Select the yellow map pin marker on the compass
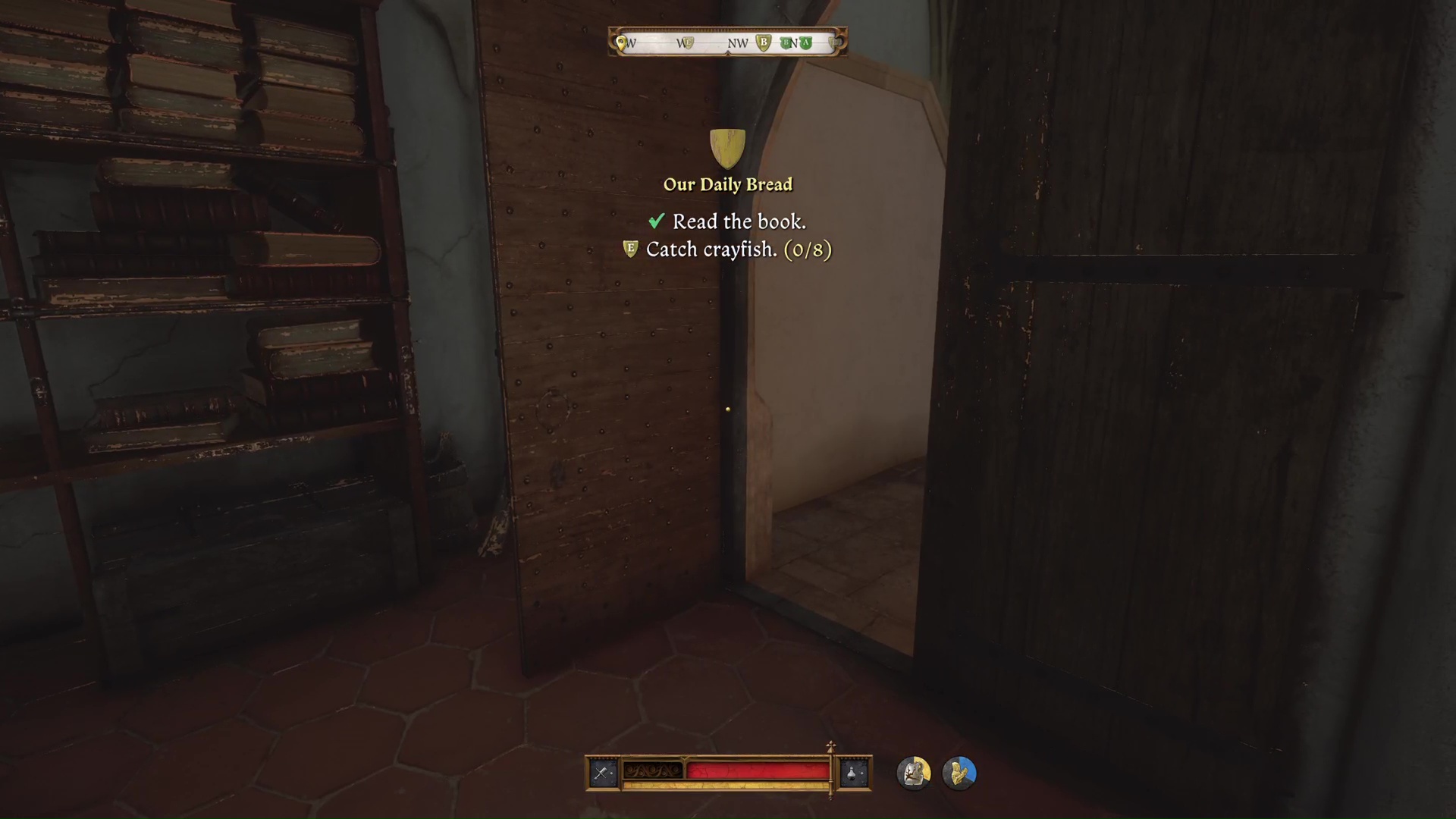This screenshot has width=1456, height=819. [620, 42]
